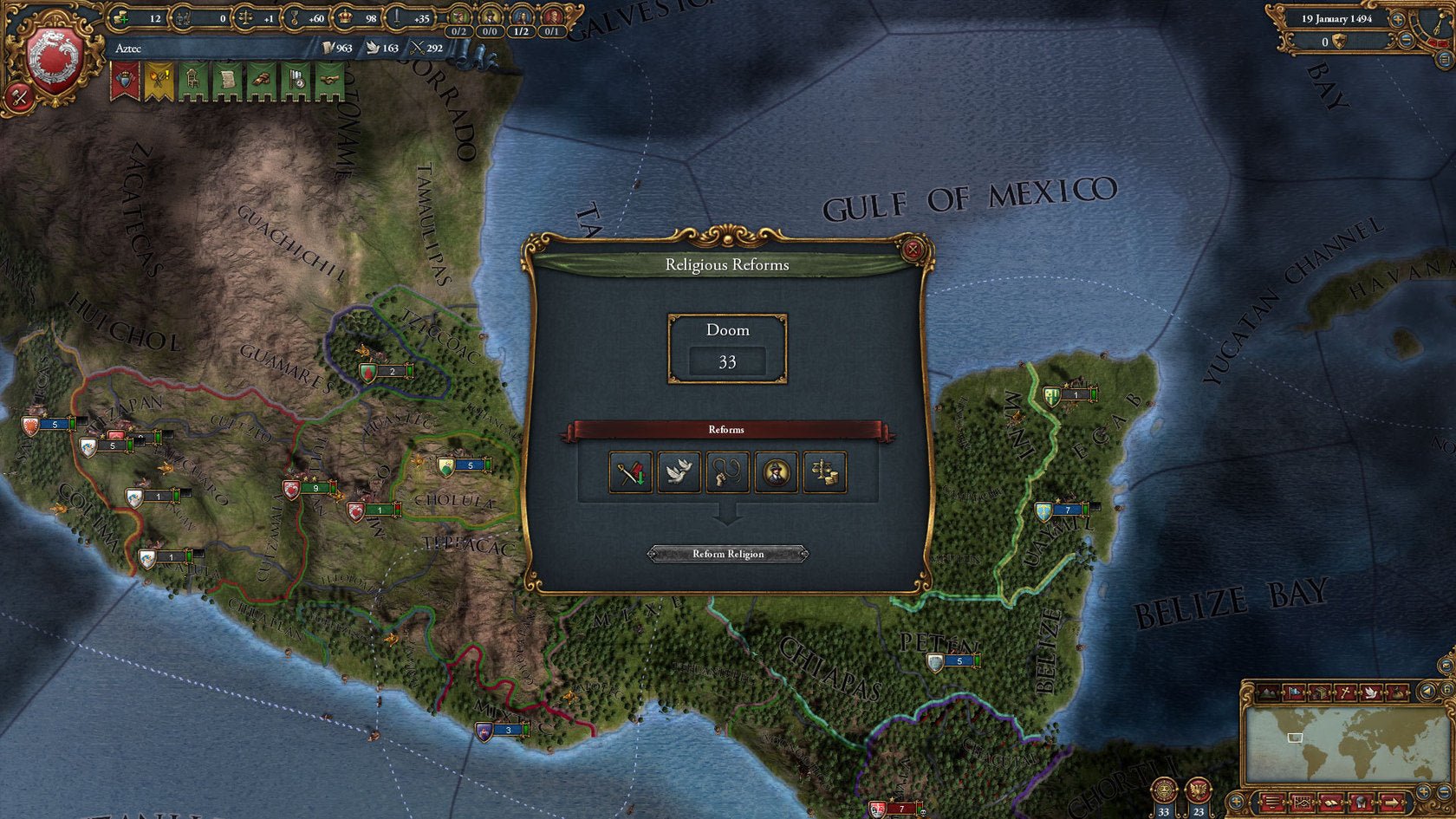Select the scales and coins reform icon
The height and width of the screenshot is (819, 1456).
(x=824, y=472)
